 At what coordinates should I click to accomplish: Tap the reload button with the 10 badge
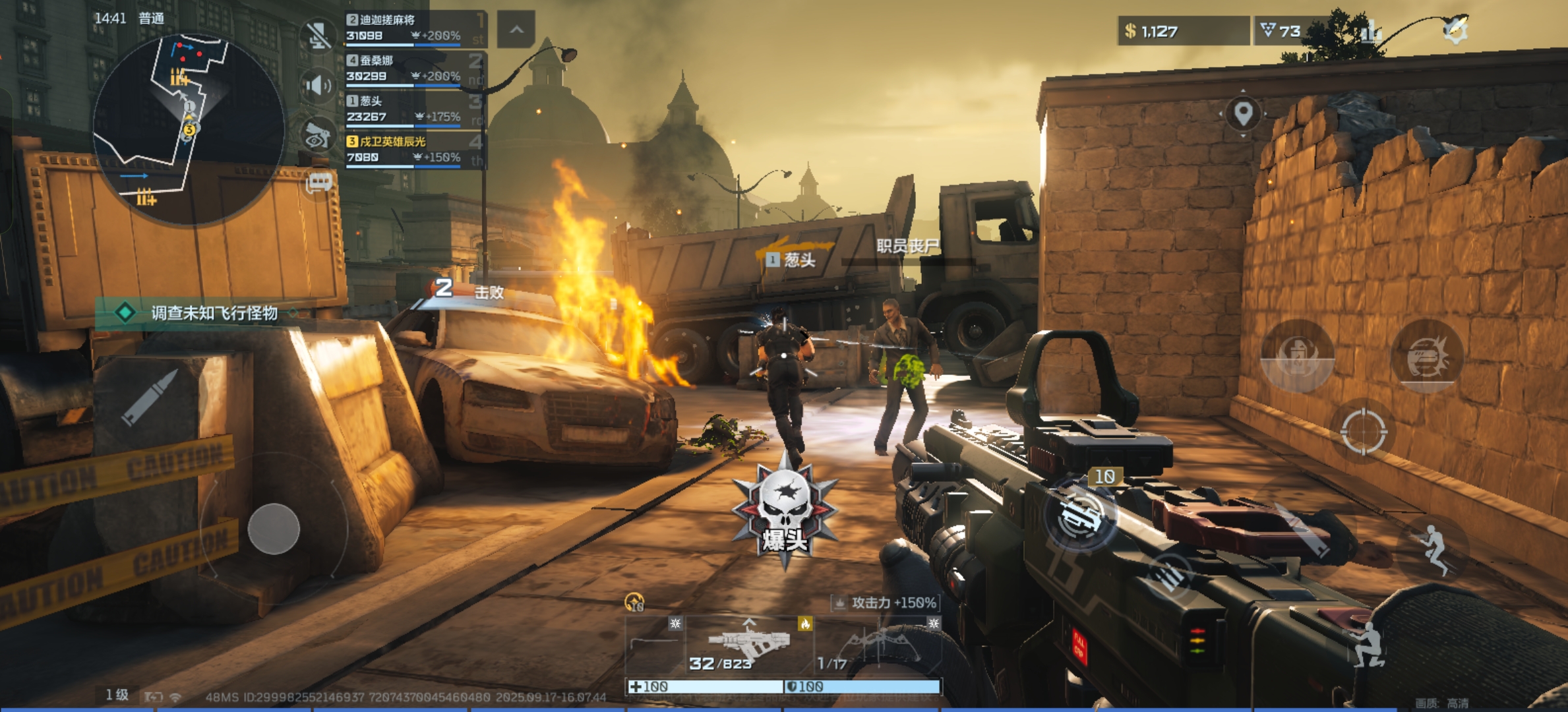pos(1080,516)
